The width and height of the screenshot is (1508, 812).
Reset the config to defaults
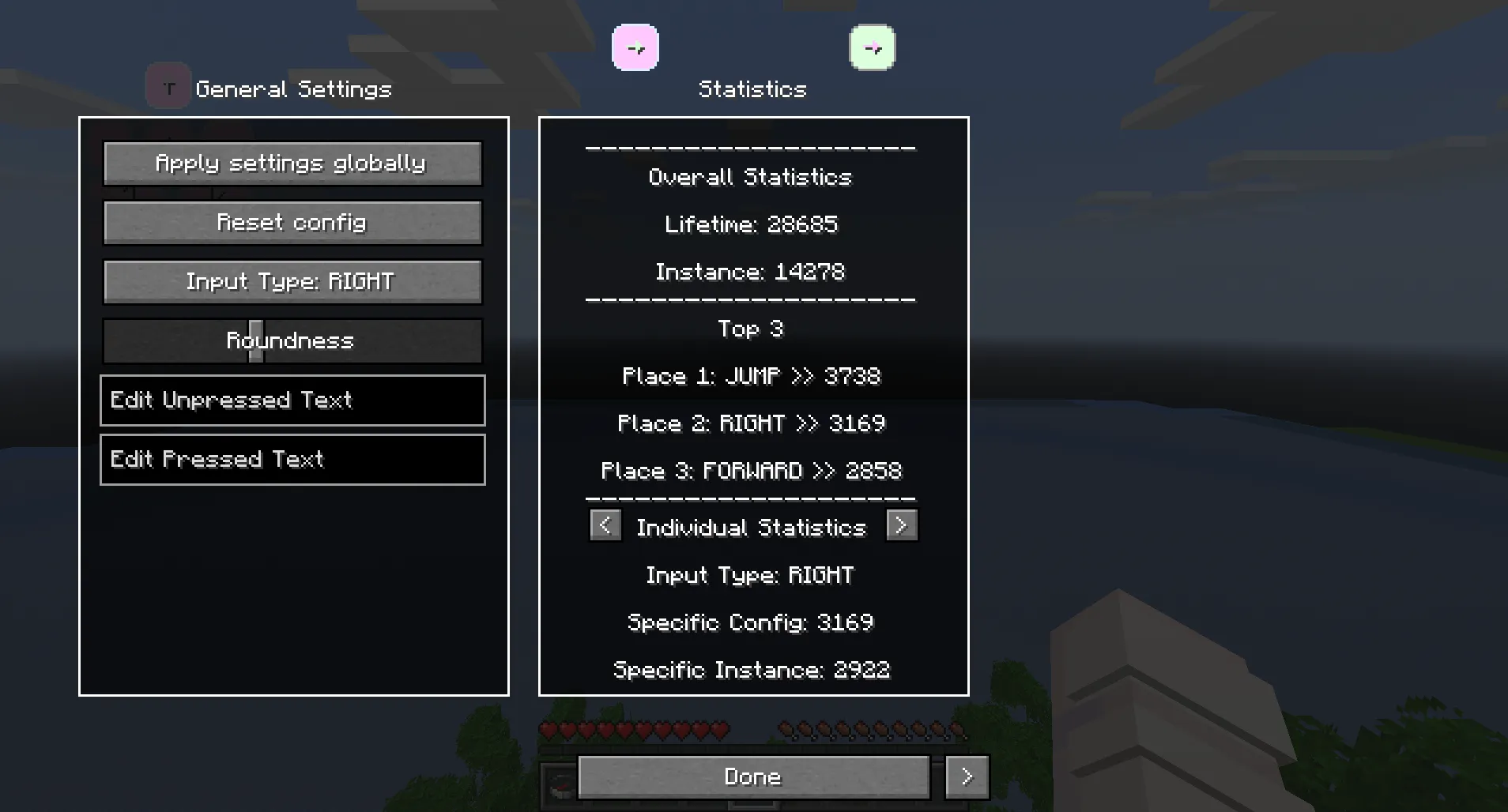[292, 223]
